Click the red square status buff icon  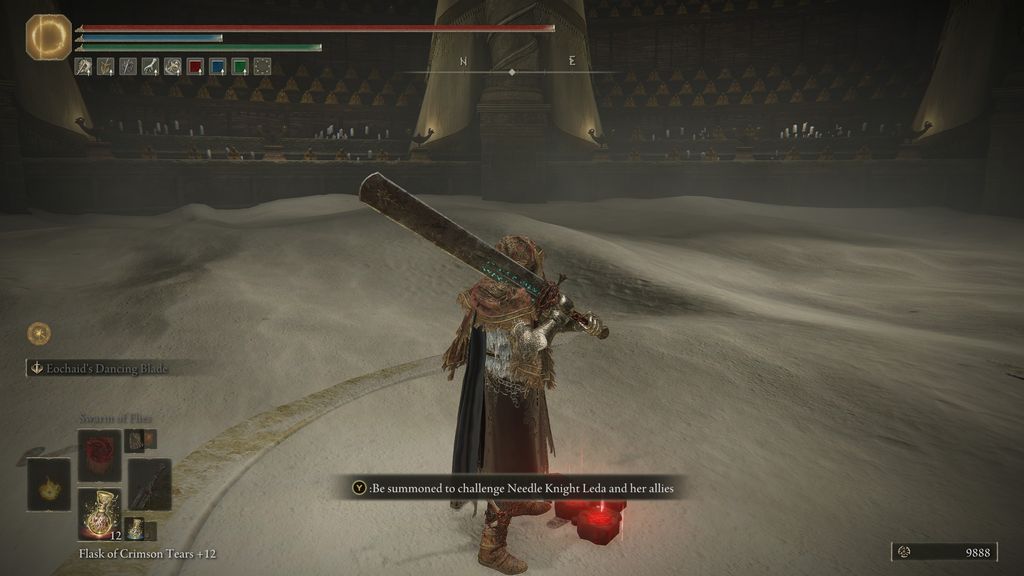[x=196, y=67]
